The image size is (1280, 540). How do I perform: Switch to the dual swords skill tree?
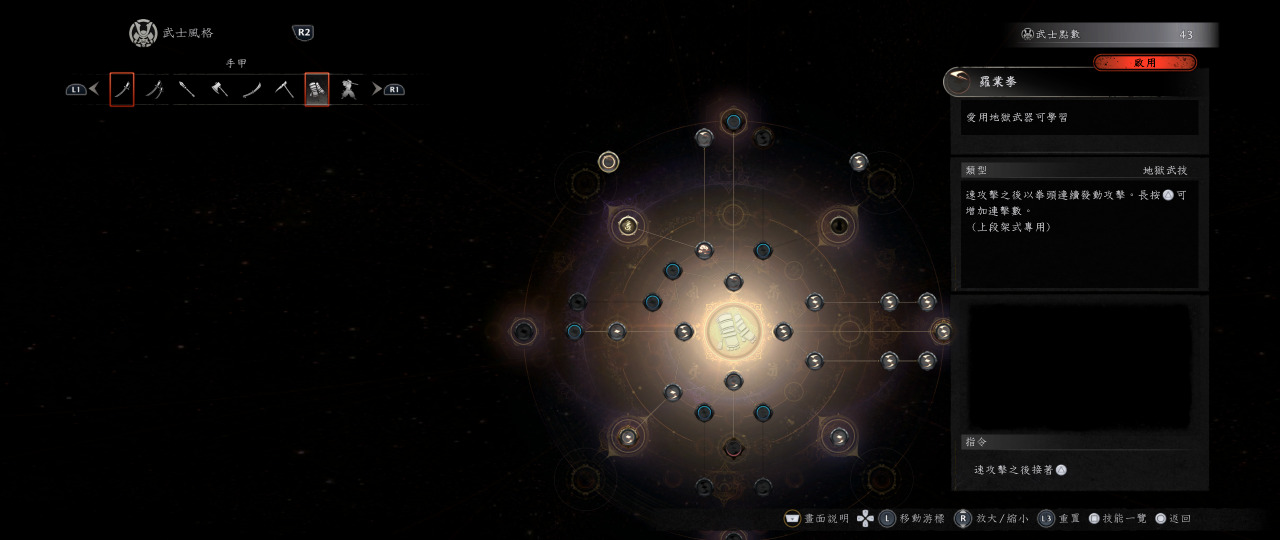(x=154, y=90)
